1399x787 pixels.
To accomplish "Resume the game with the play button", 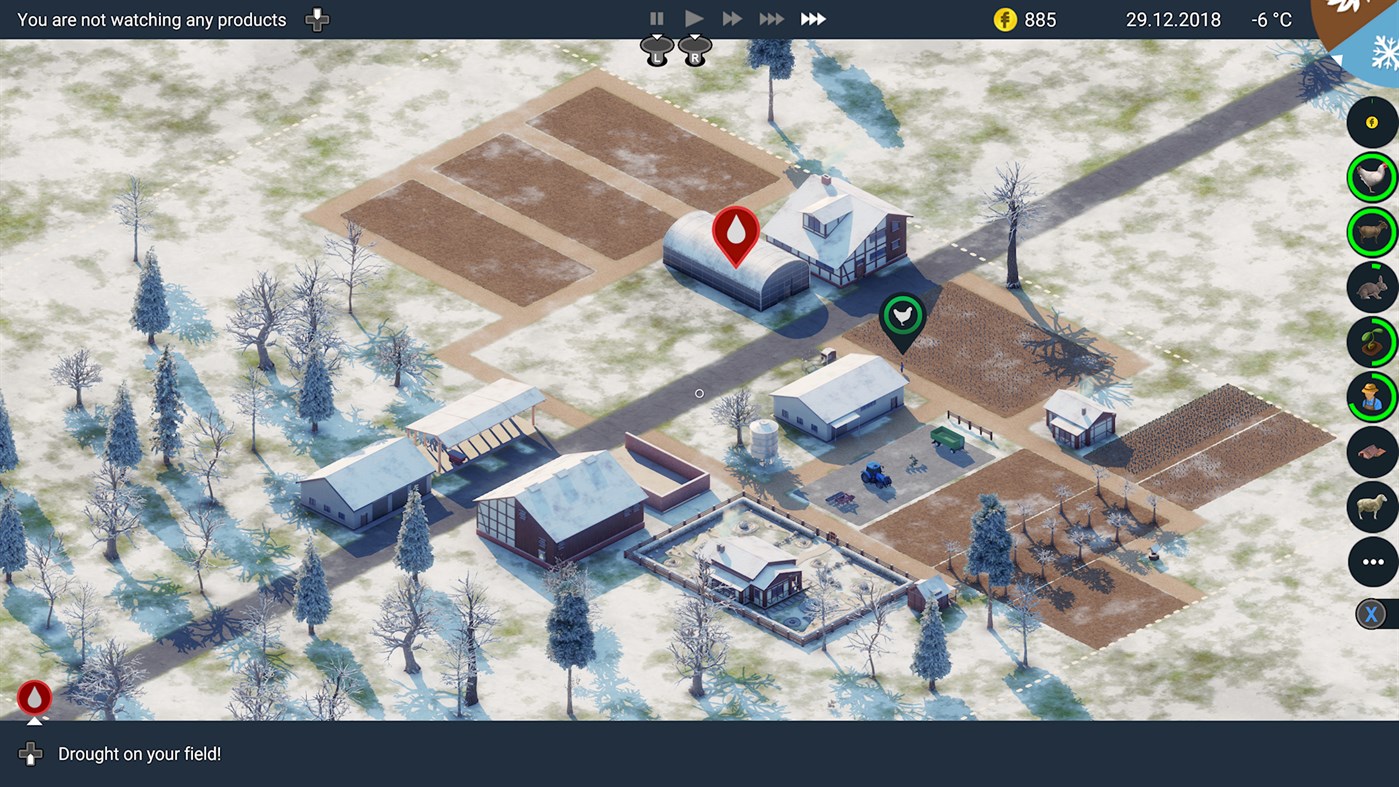I will pos(694,17).
